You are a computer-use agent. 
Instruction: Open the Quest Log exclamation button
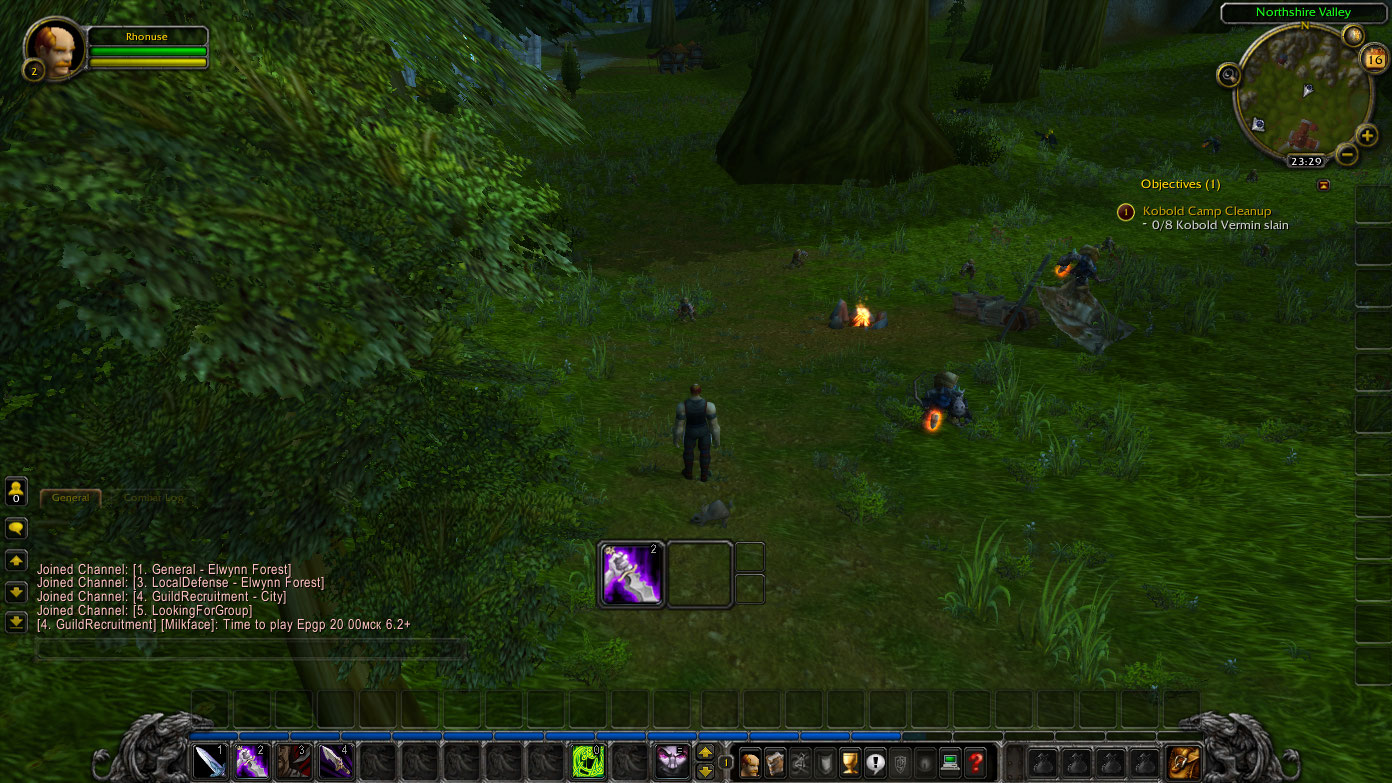pyautogui.click(x=875, y=764)
